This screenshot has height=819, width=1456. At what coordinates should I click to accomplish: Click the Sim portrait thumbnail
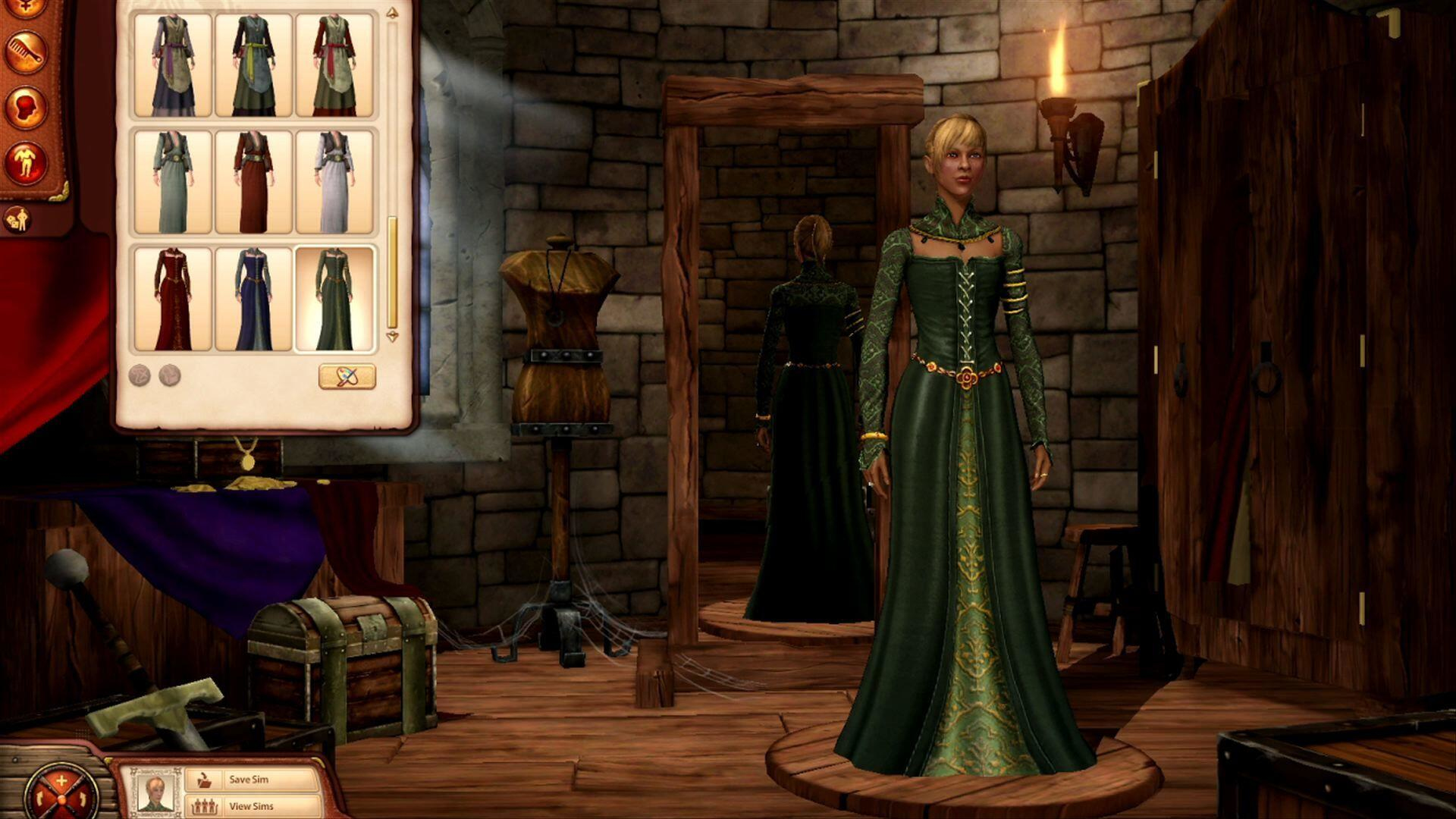[x=156, y=792]
